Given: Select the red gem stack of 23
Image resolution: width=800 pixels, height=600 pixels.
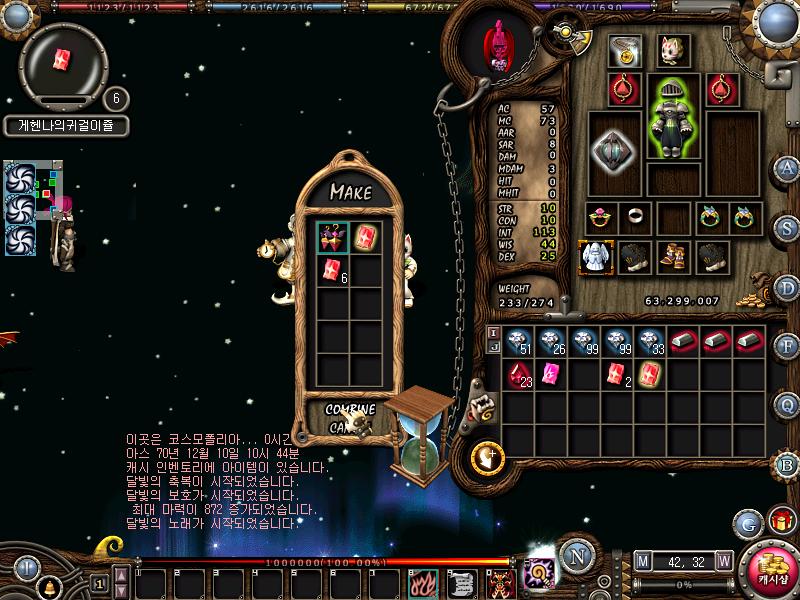Looking at the screenshot, I should (x=518, y=375).
